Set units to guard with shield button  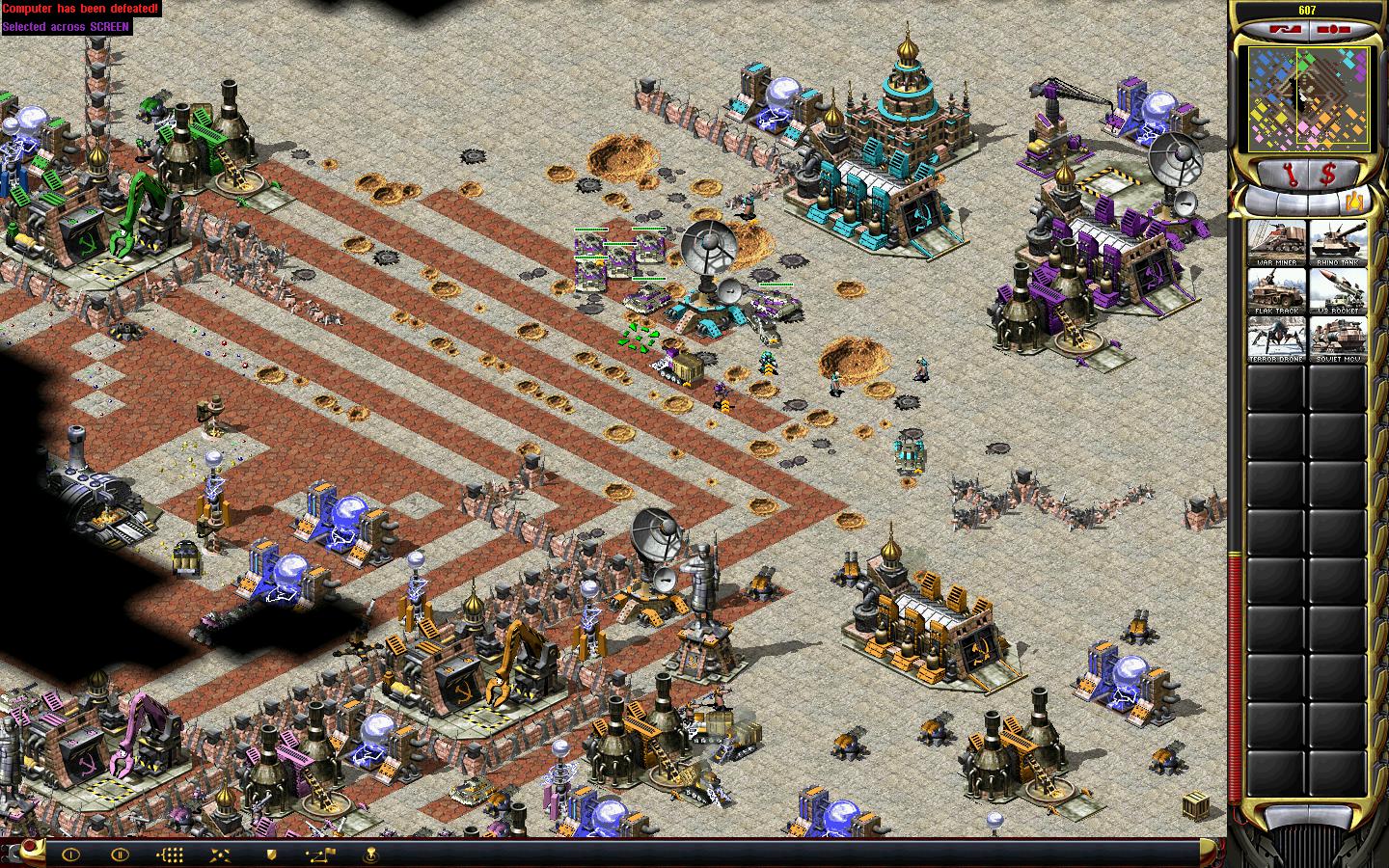[x=271, y=854]
